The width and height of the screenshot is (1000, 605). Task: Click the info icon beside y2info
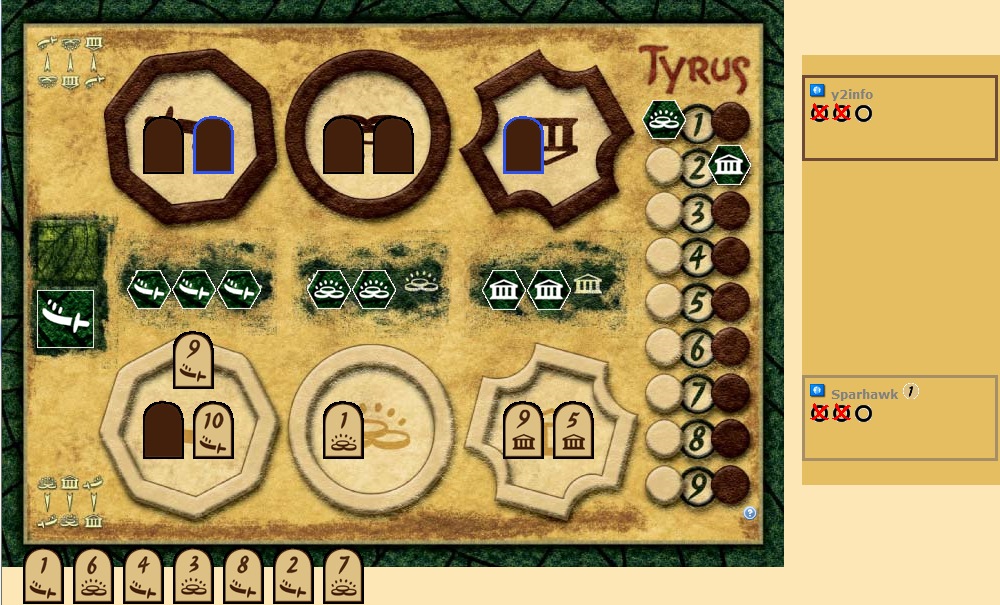(817, 91)
